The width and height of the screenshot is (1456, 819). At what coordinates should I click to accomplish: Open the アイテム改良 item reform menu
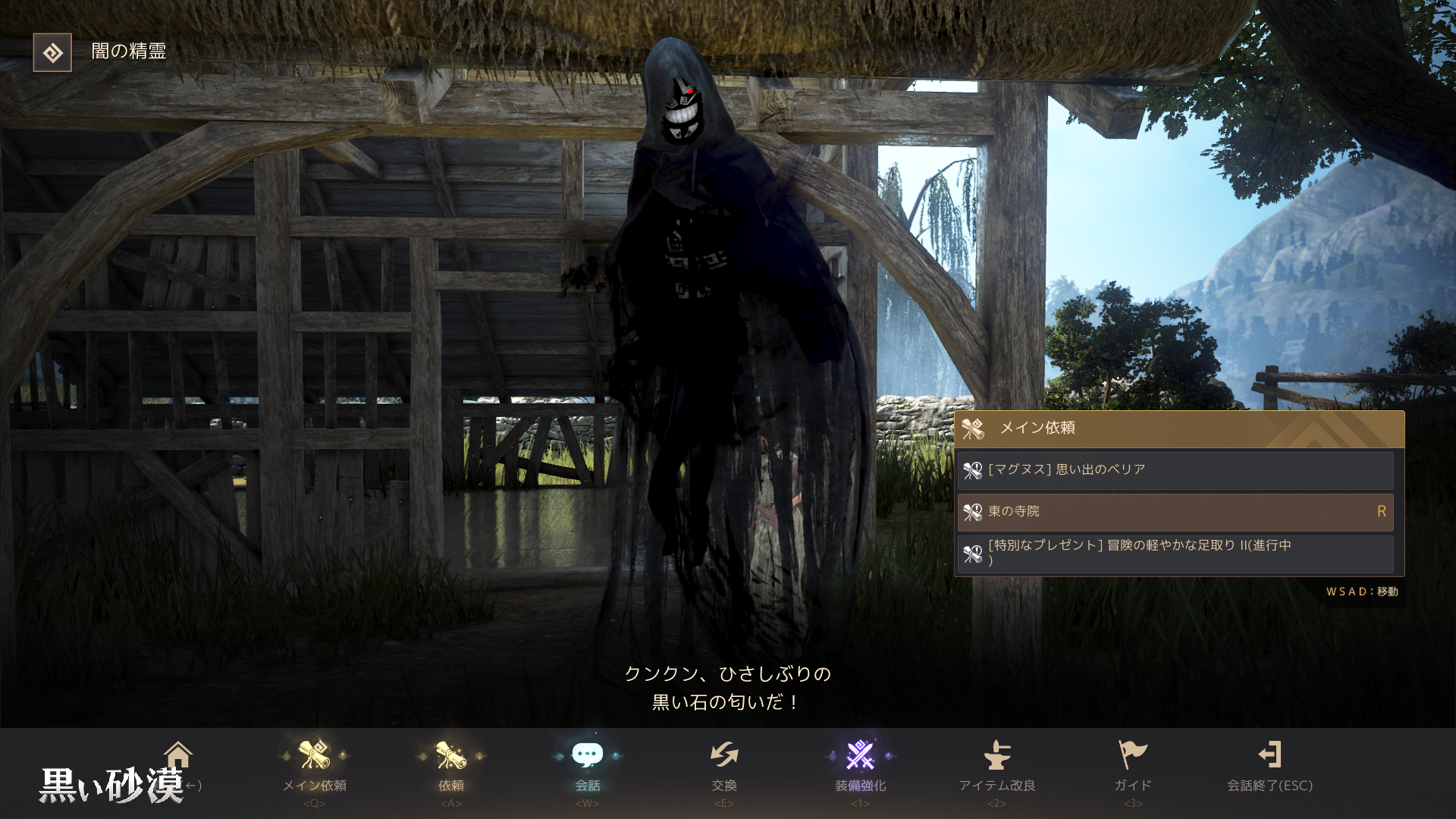pos(996,766)
